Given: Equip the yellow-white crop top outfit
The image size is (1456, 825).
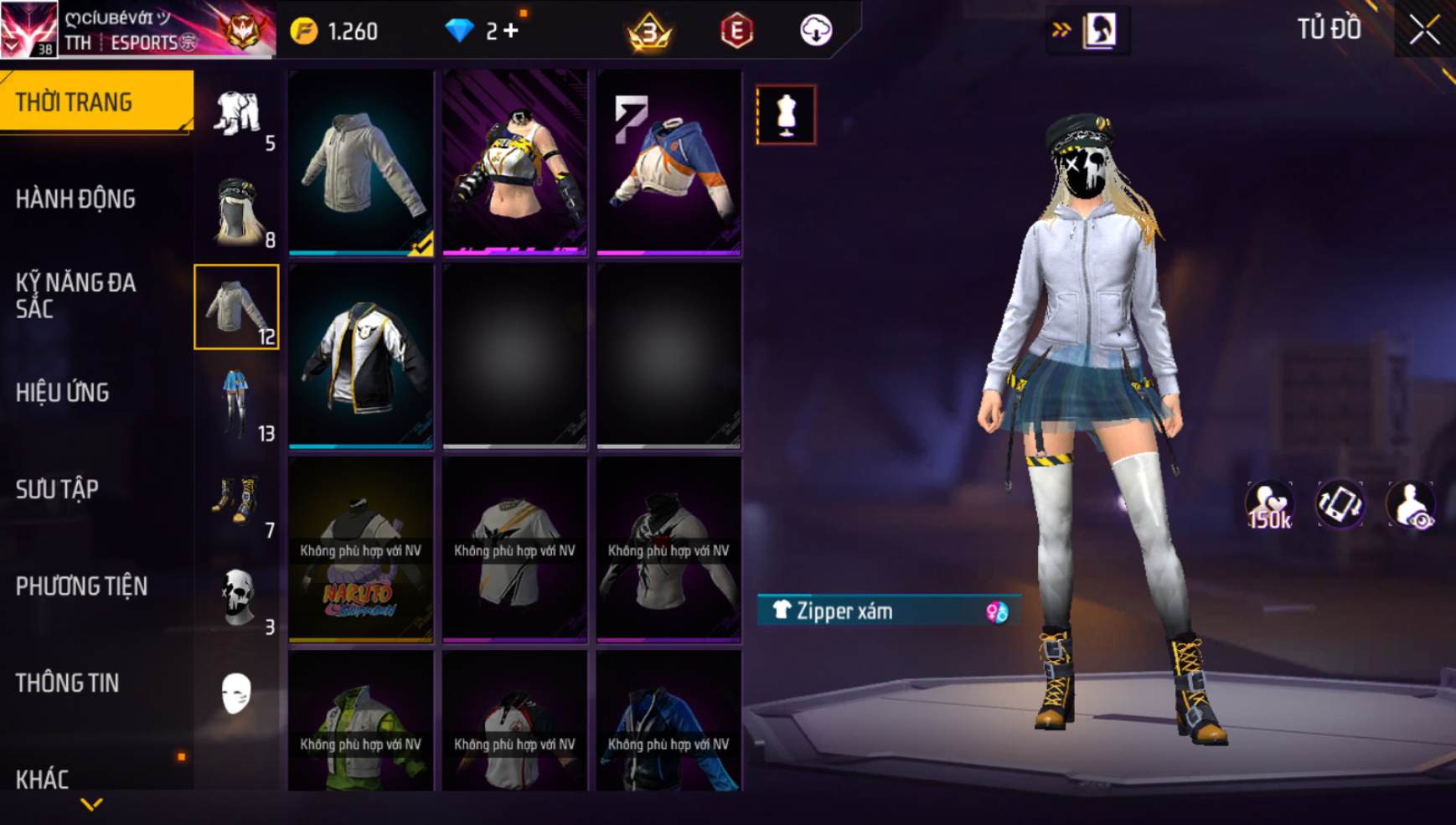Looking at the screenshot, I should coord(514,162).
